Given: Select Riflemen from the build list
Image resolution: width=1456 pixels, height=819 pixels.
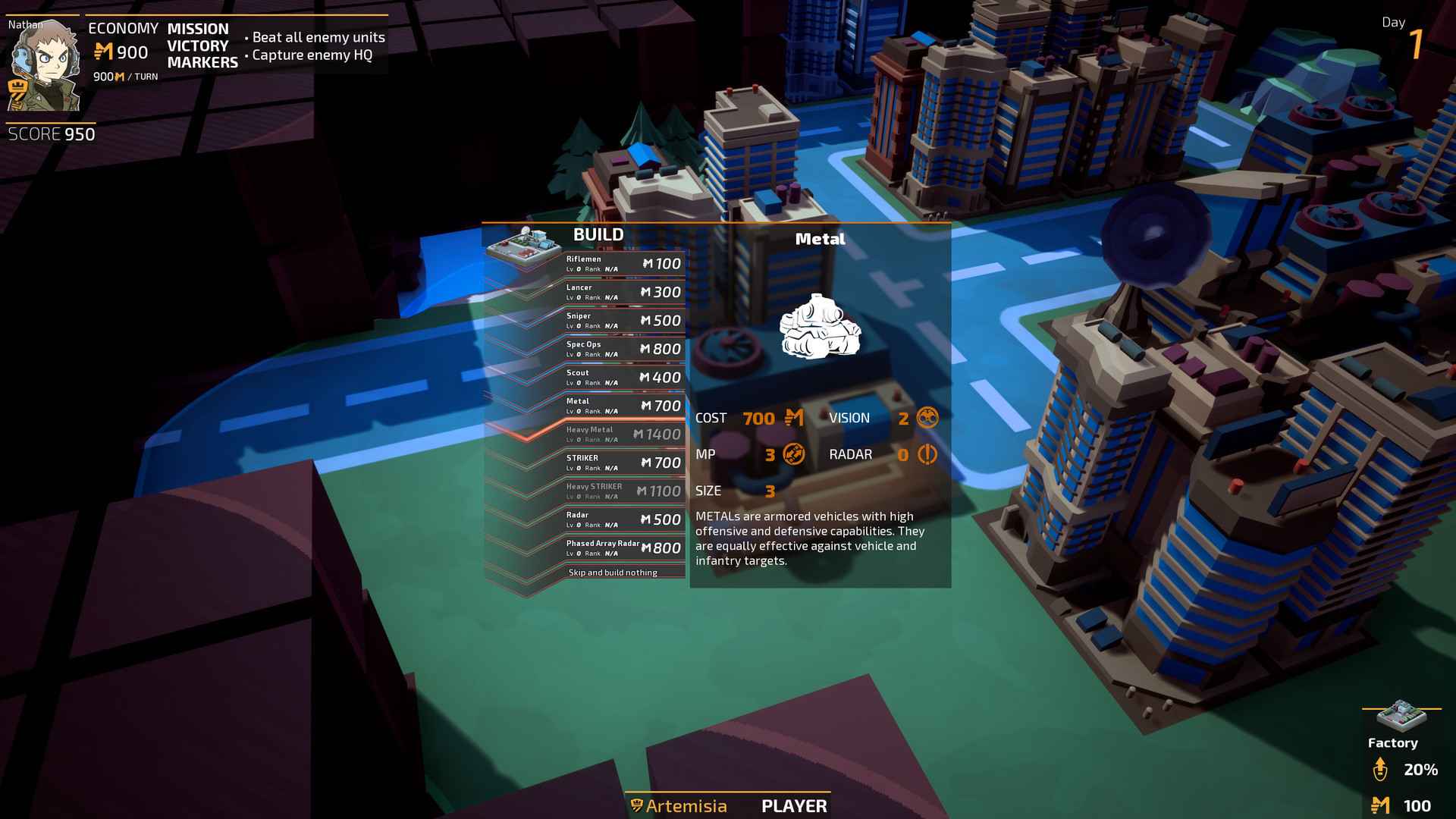Looking at the screenshot, I should (623, 264).
